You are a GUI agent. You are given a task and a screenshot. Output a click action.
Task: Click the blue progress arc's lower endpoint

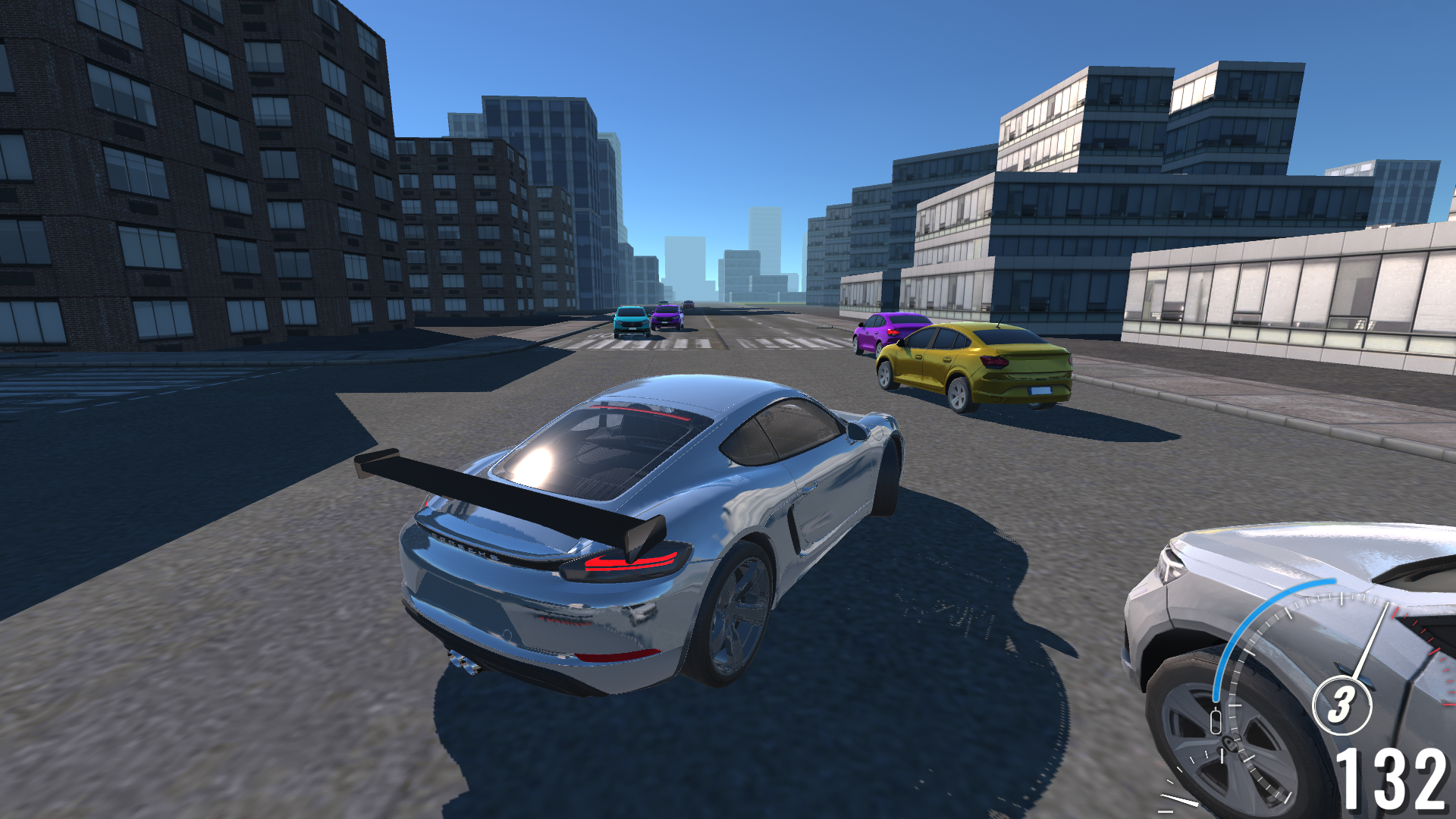[x=1216, y=698]
